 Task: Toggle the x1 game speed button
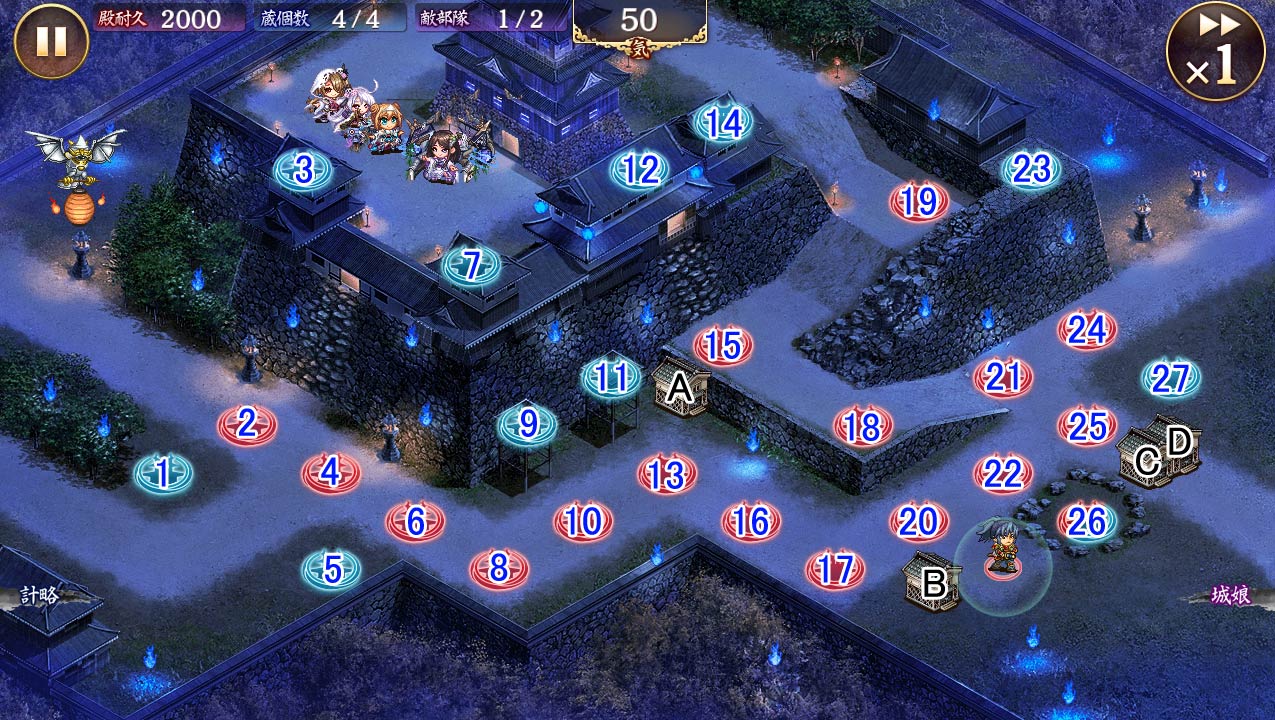click(1214, 51)
